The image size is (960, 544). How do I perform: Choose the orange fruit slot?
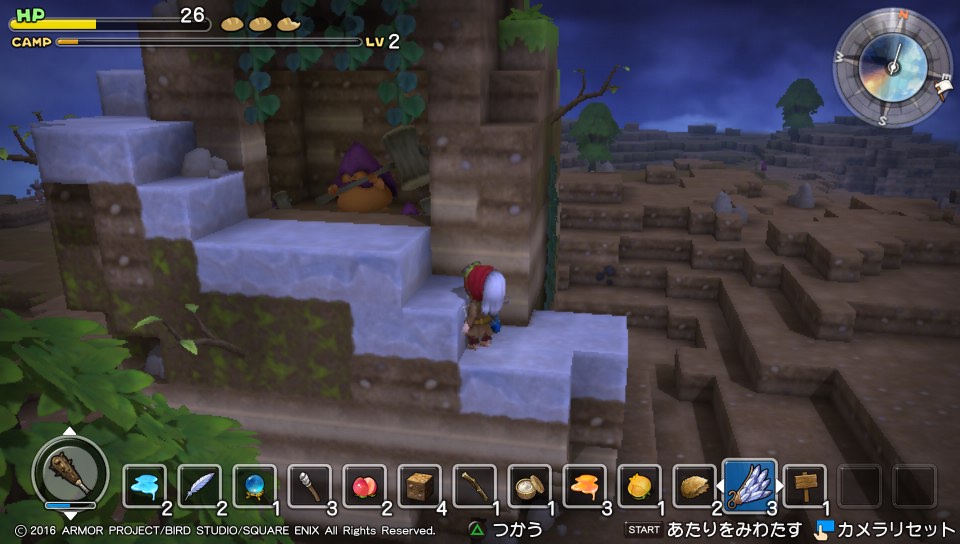tap(640, 487)
